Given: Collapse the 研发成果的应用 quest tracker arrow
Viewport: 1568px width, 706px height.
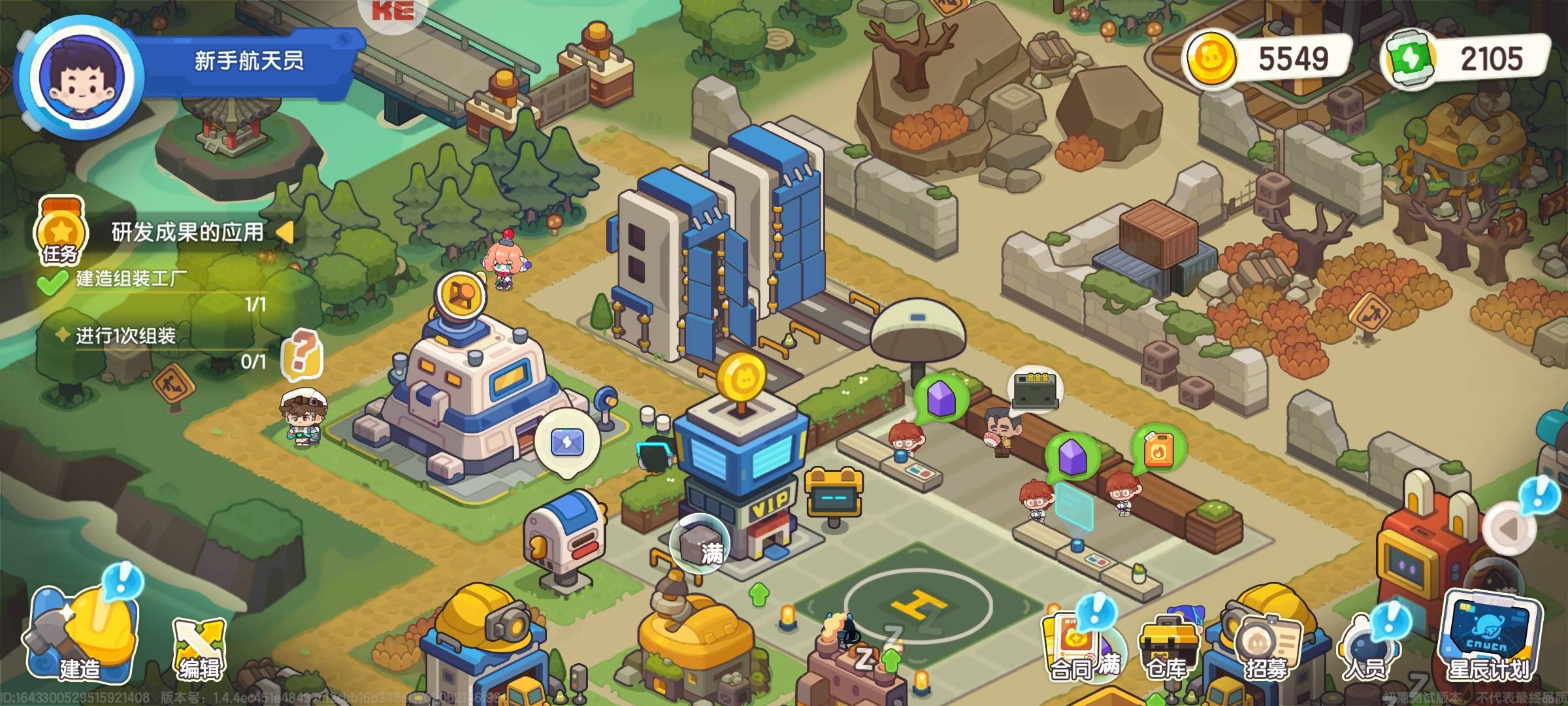Looking at the screenshot, I should click(285, 231).
